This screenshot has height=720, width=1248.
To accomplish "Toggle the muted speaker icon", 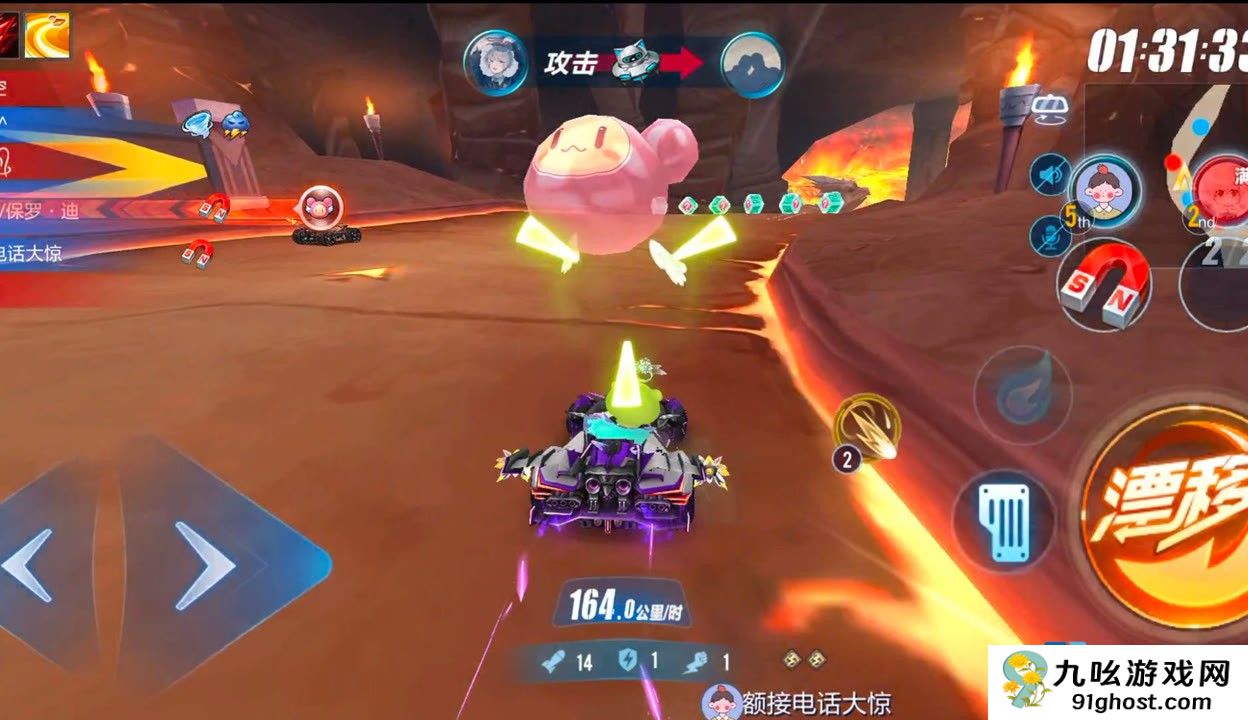I will [x=1049, y=175].
